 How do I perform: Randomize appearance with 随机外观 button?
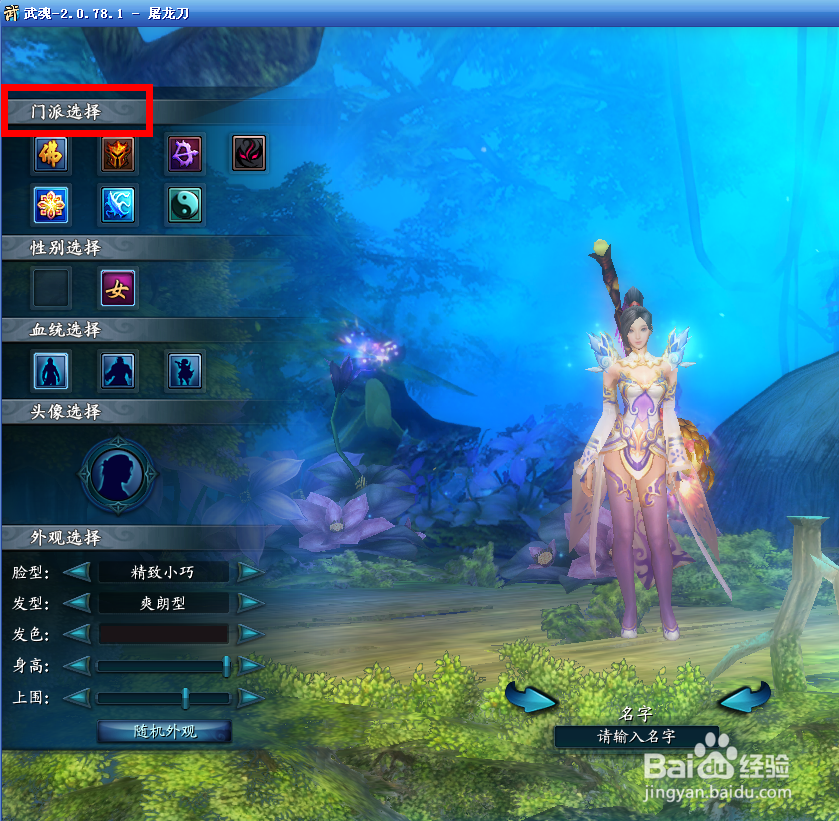165,731
